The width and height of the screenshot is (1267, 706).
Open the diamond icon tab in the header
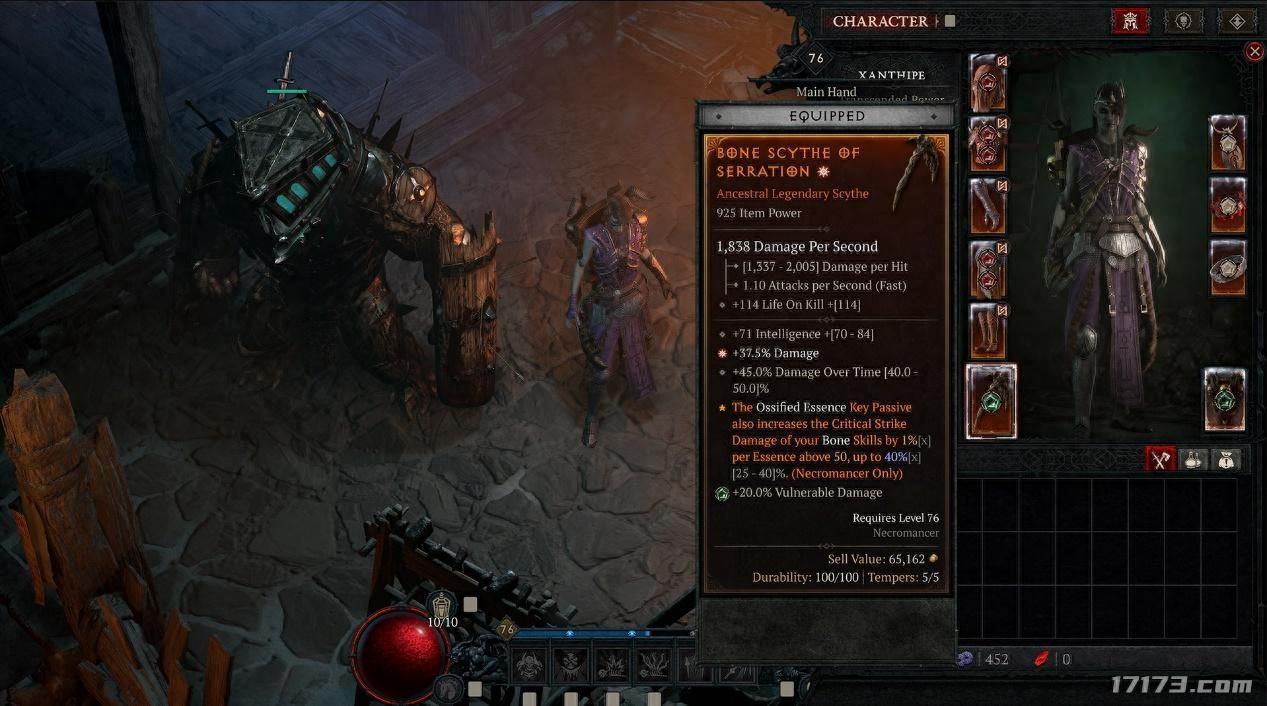coord(1237,21)
